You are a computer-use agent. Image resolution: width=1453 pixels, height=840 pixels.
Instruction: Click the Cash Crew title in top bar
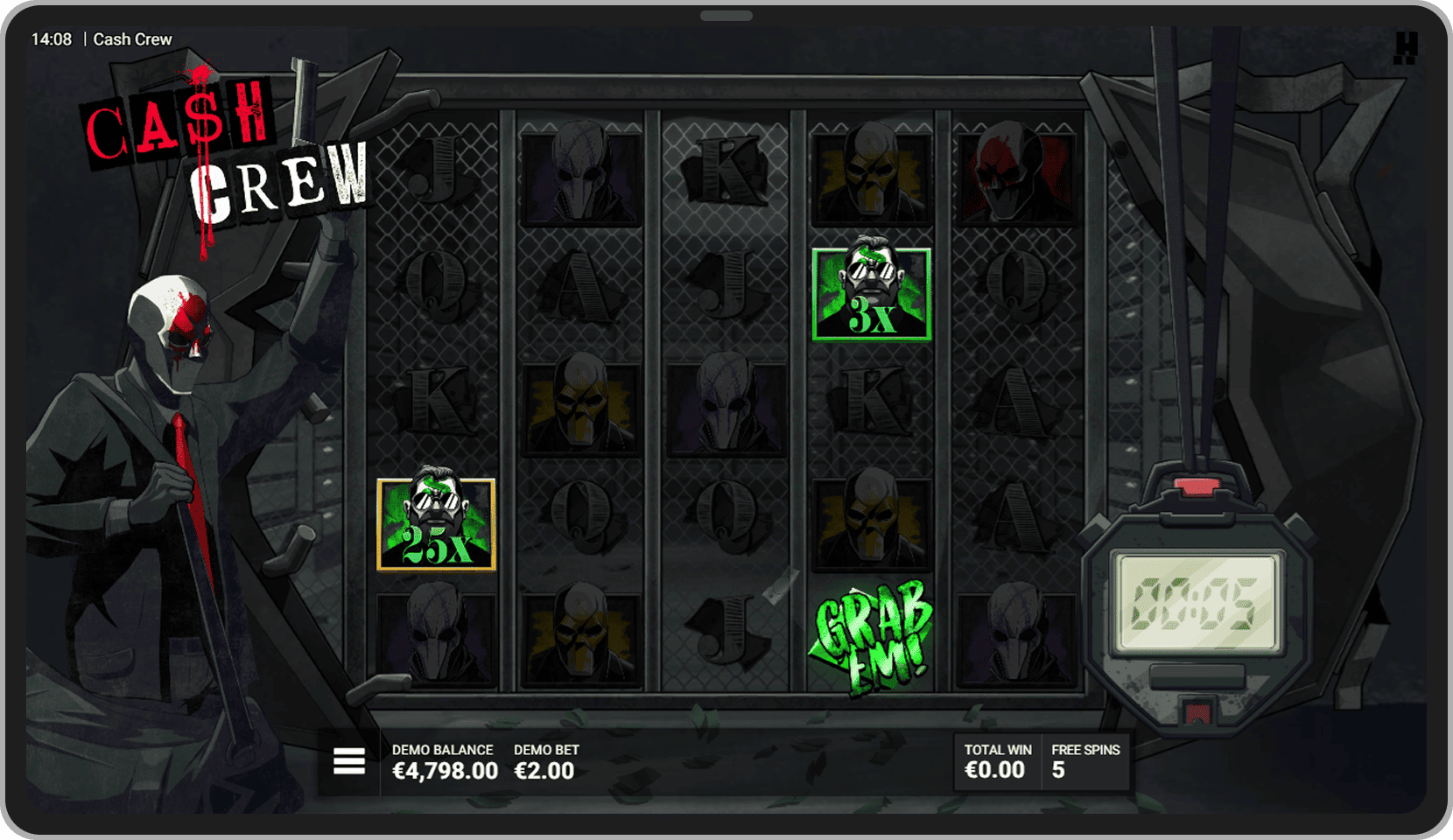pos(133,38)
